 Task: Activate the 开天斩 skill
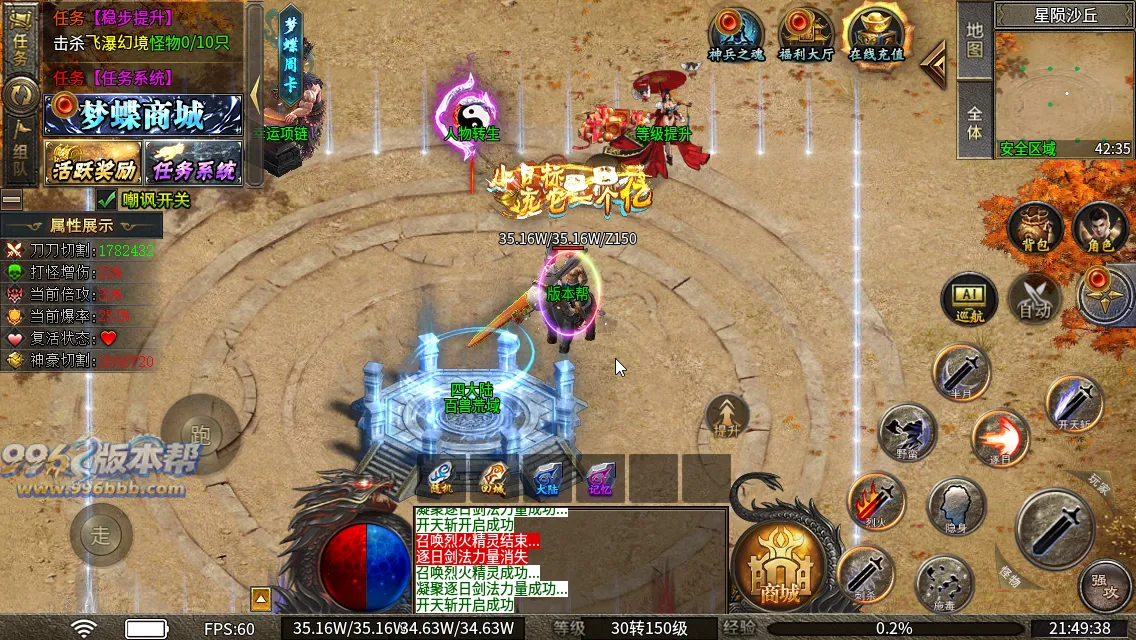(x=1075, y=402)
